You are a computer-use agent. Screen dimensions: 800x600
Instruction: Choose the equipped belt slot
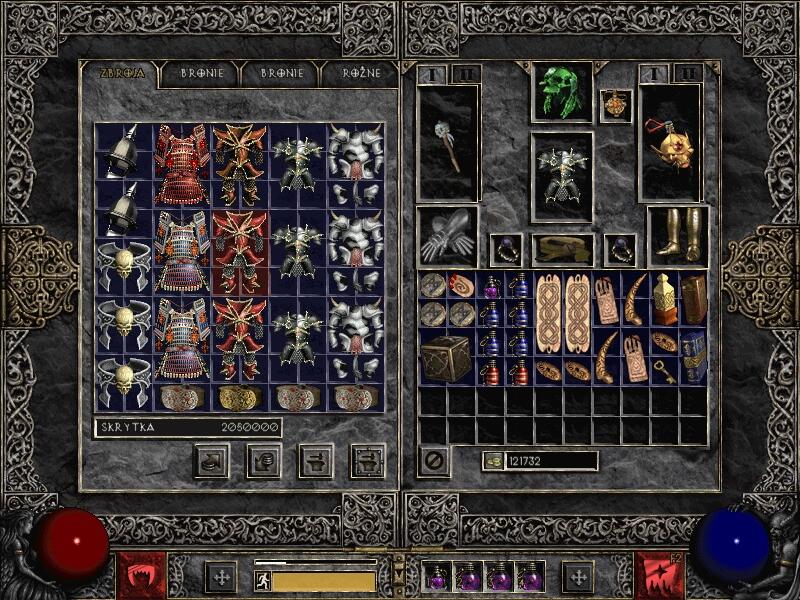click(561, 248)
